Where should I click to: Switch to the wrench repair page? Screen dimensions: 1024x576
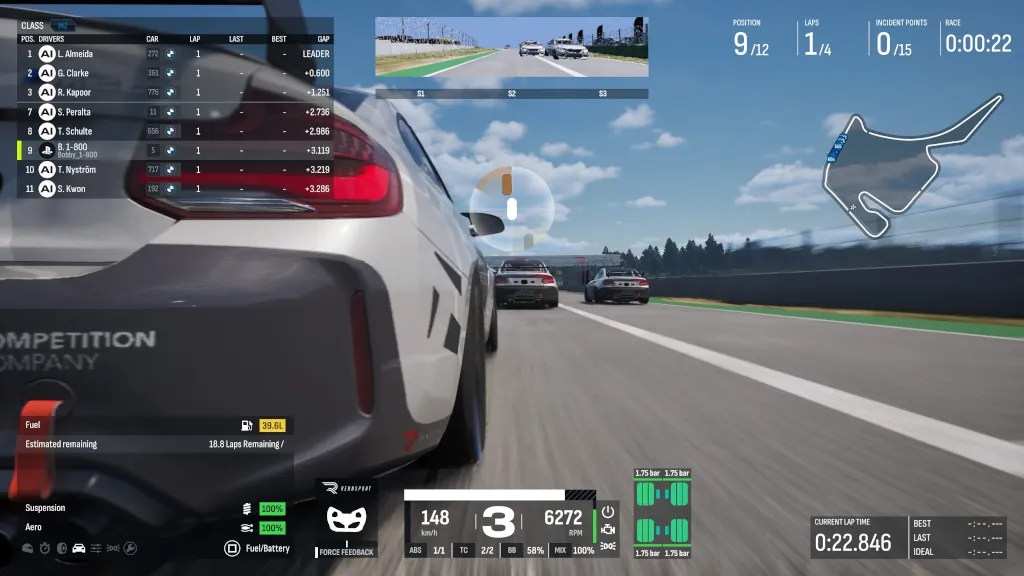click(x=129, y=548)
